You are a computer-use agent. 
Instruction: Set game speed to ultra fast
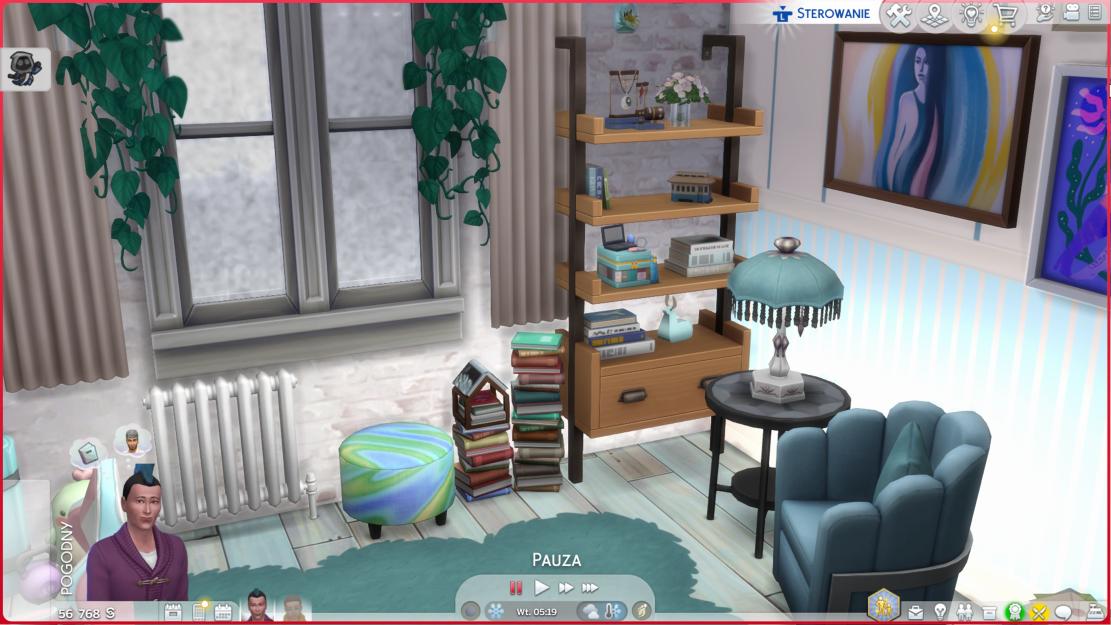[590, 588]
